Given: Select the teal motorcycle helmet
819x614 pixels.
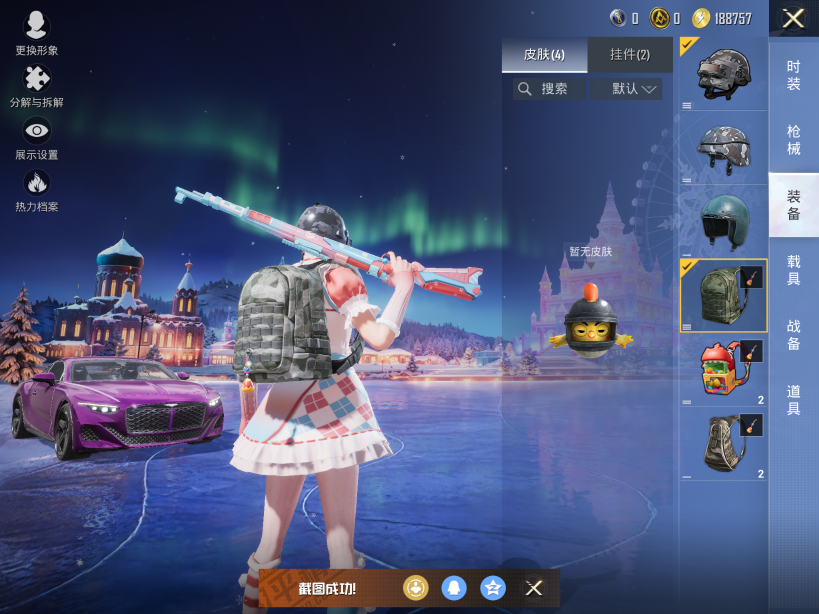Looking at the screenshot, I should click(723, 222).
